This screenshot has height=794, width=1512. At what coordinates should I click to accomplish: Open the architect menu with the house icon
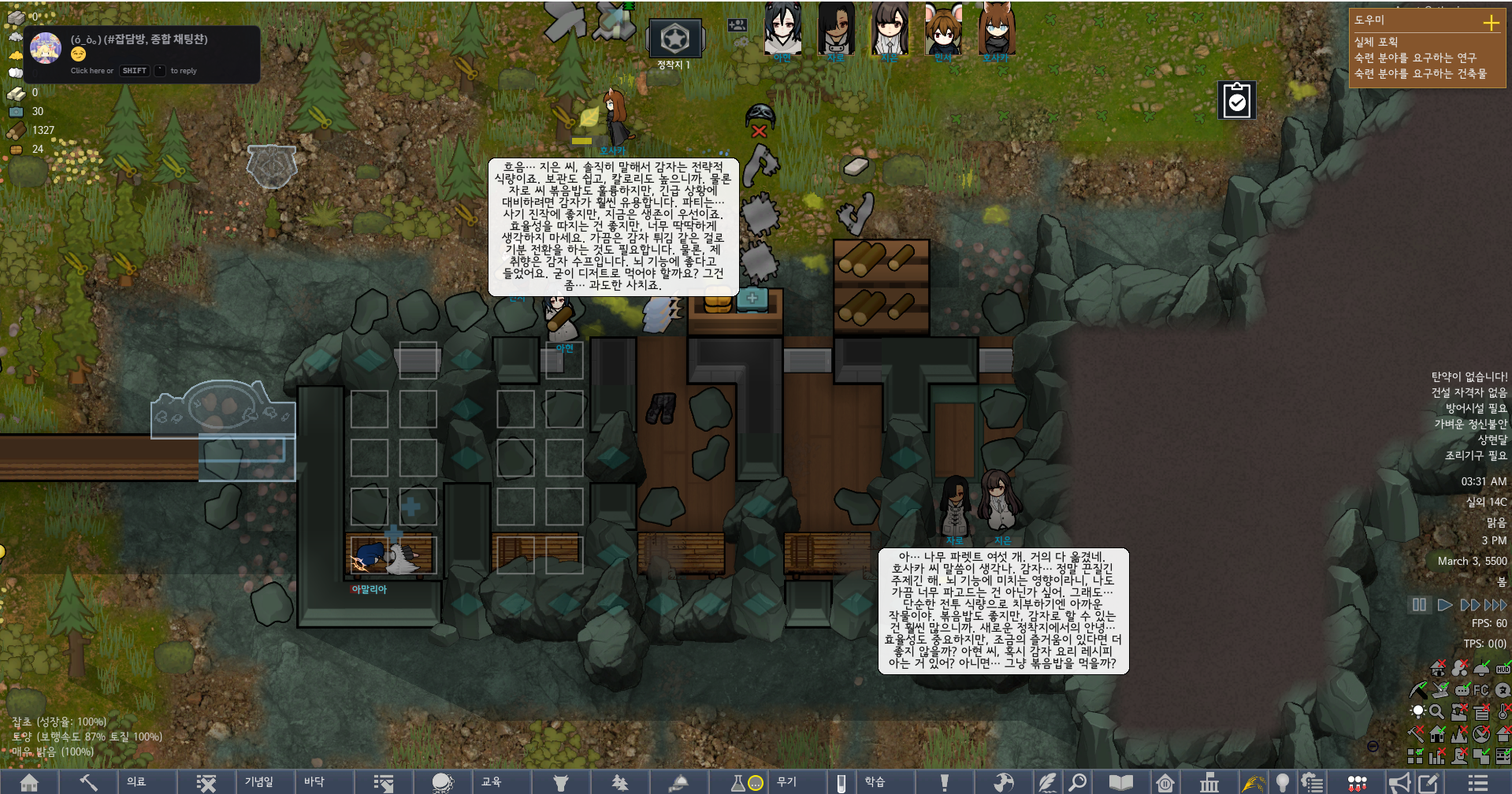(29, 782)
